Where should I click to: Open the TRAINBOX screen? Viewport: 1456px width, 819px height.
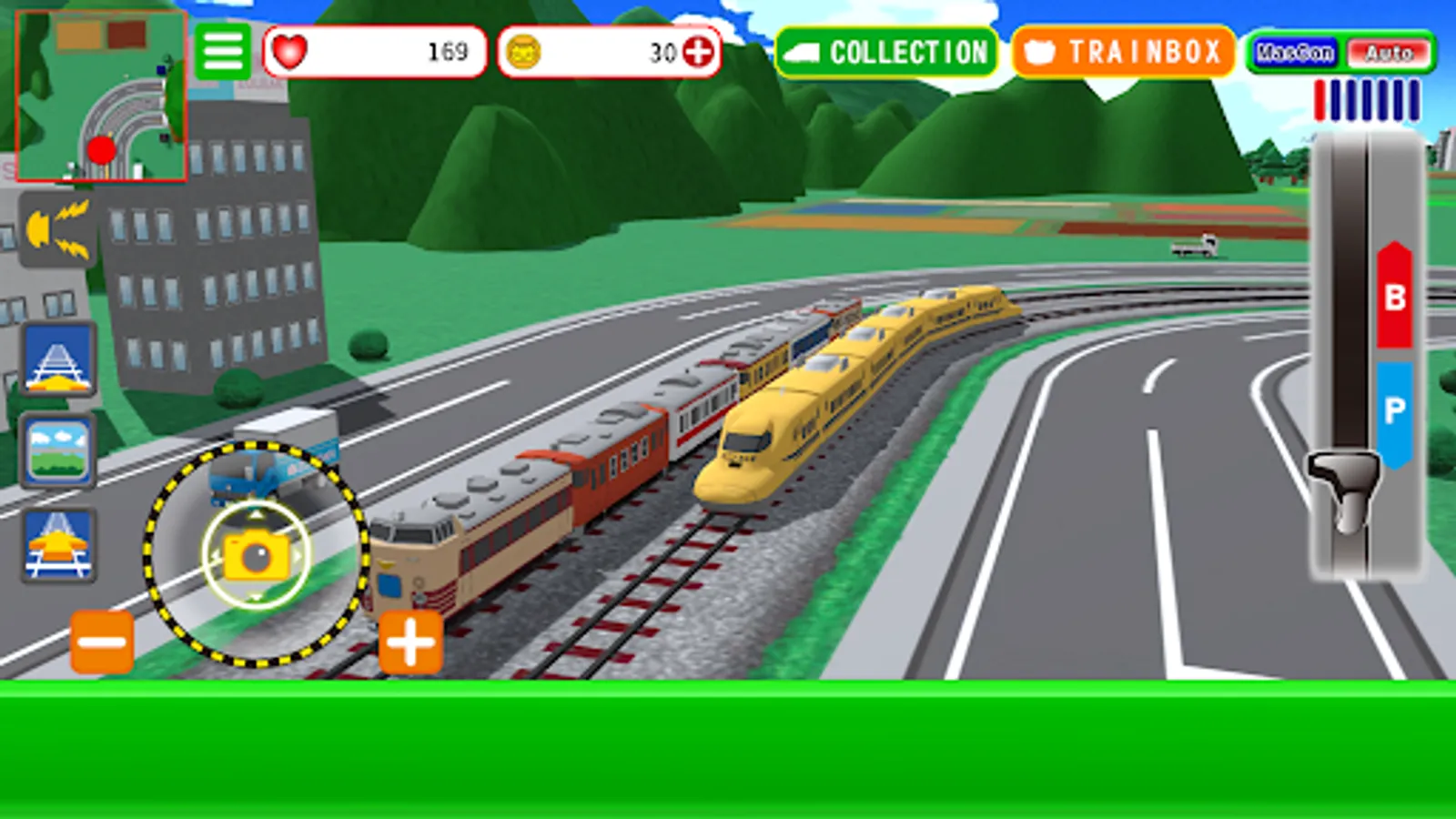[x=1124, y=52]
